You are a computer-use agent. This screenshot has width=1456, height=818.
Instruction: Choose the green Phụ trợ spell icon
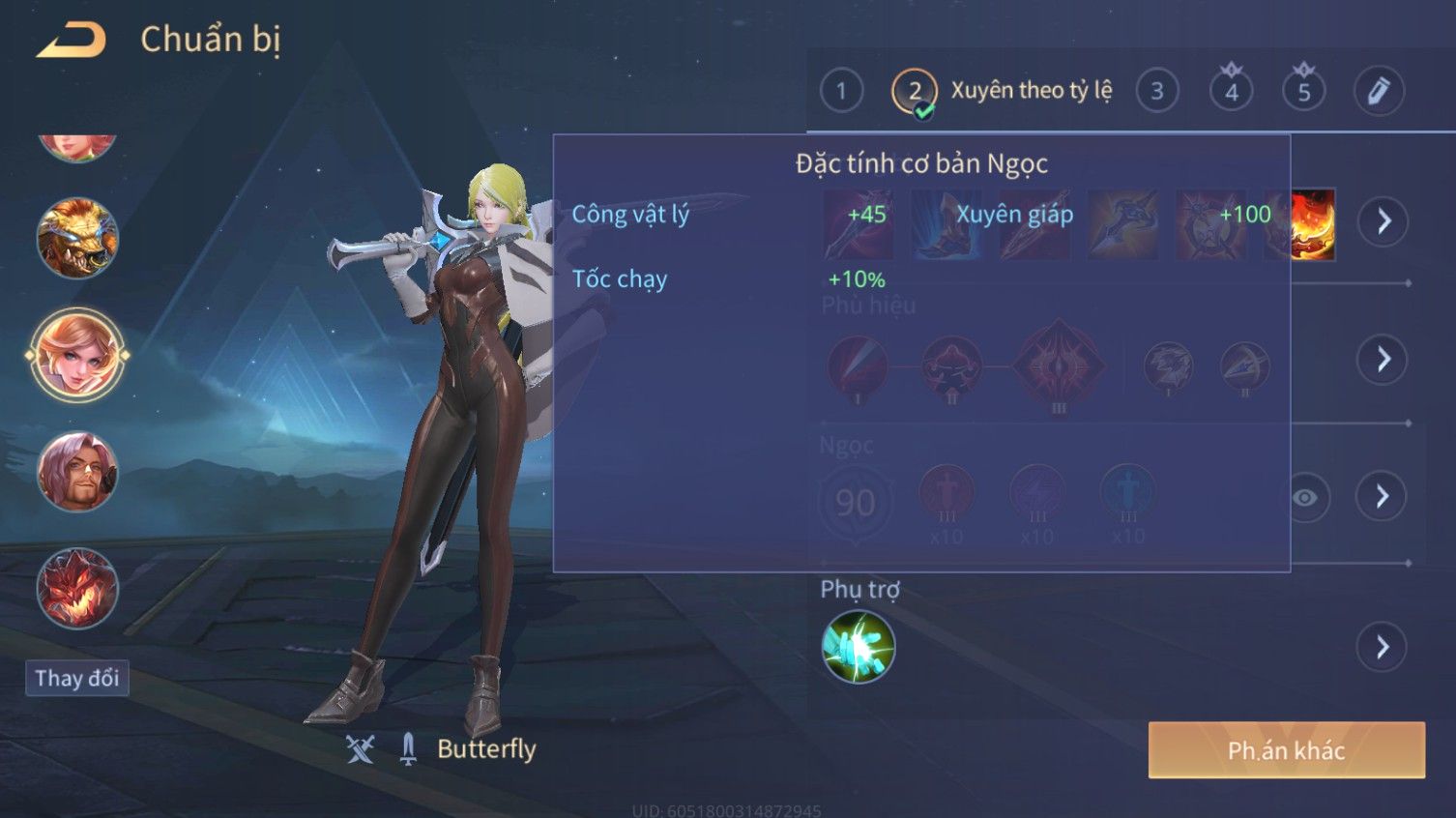[858, 647]
